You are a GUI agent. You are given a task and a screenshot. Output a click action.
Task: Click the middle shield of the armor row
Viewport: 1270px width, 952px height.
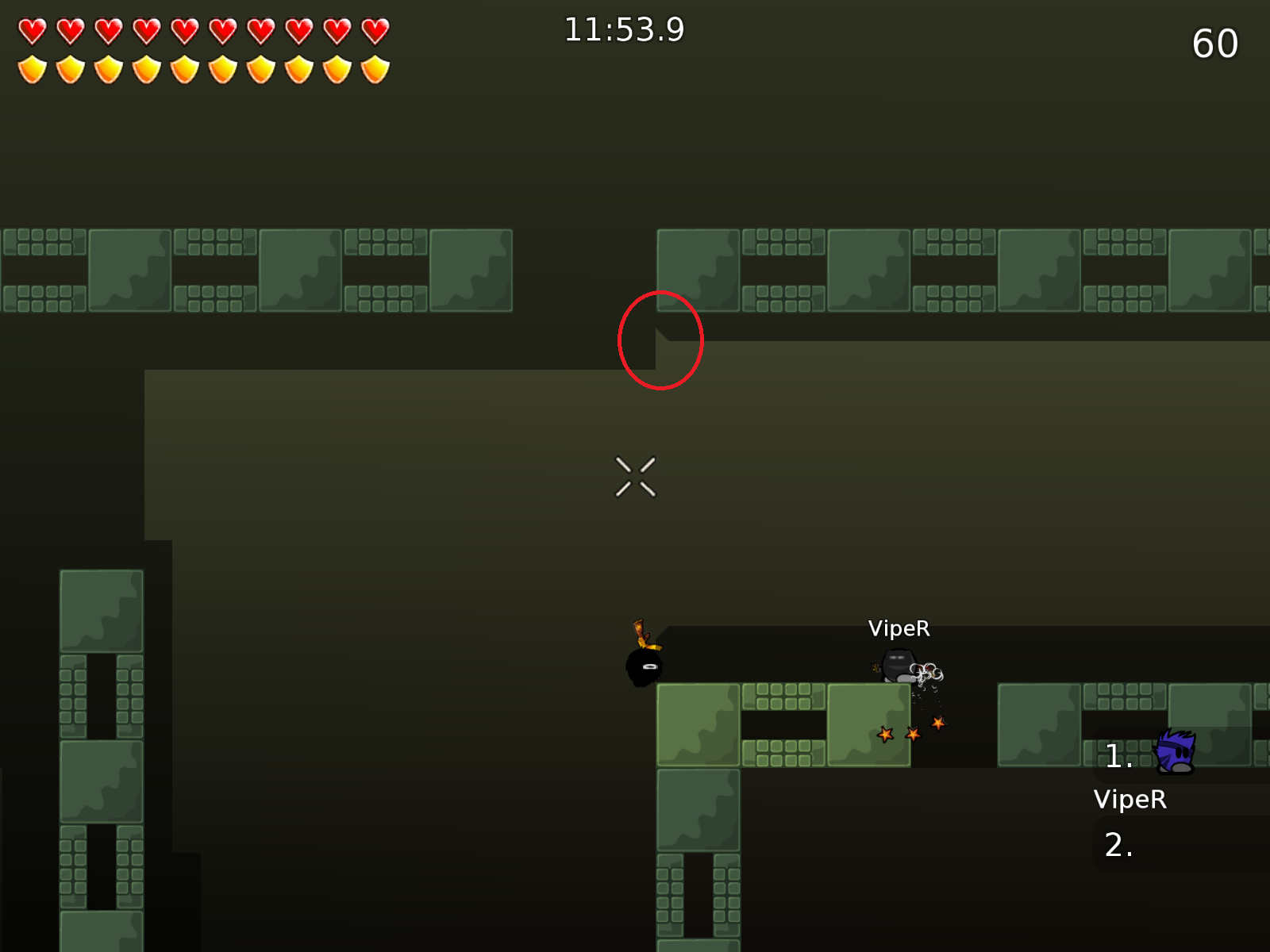coord(185,70)
